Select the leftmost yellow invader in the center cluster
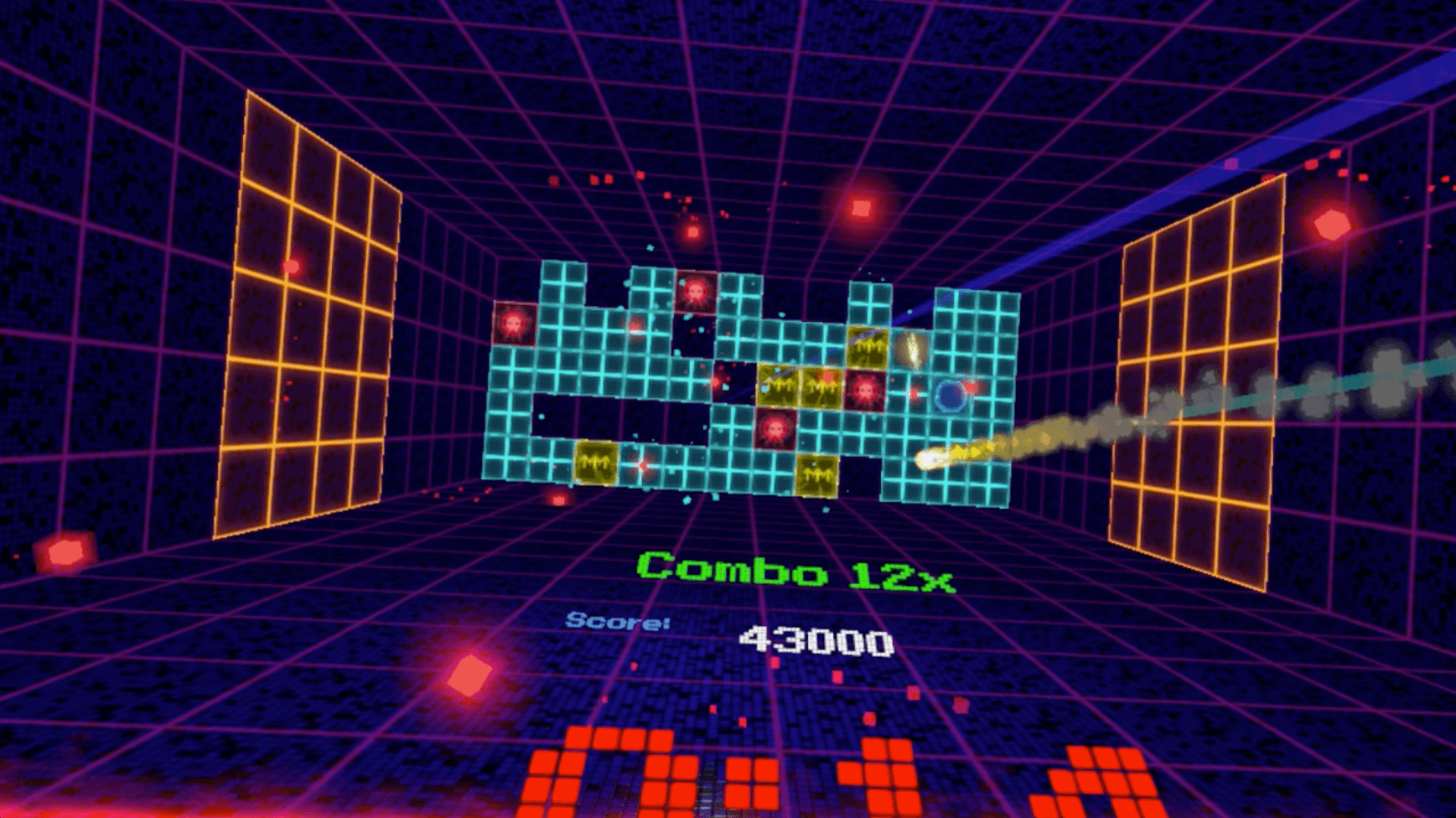 779,385
